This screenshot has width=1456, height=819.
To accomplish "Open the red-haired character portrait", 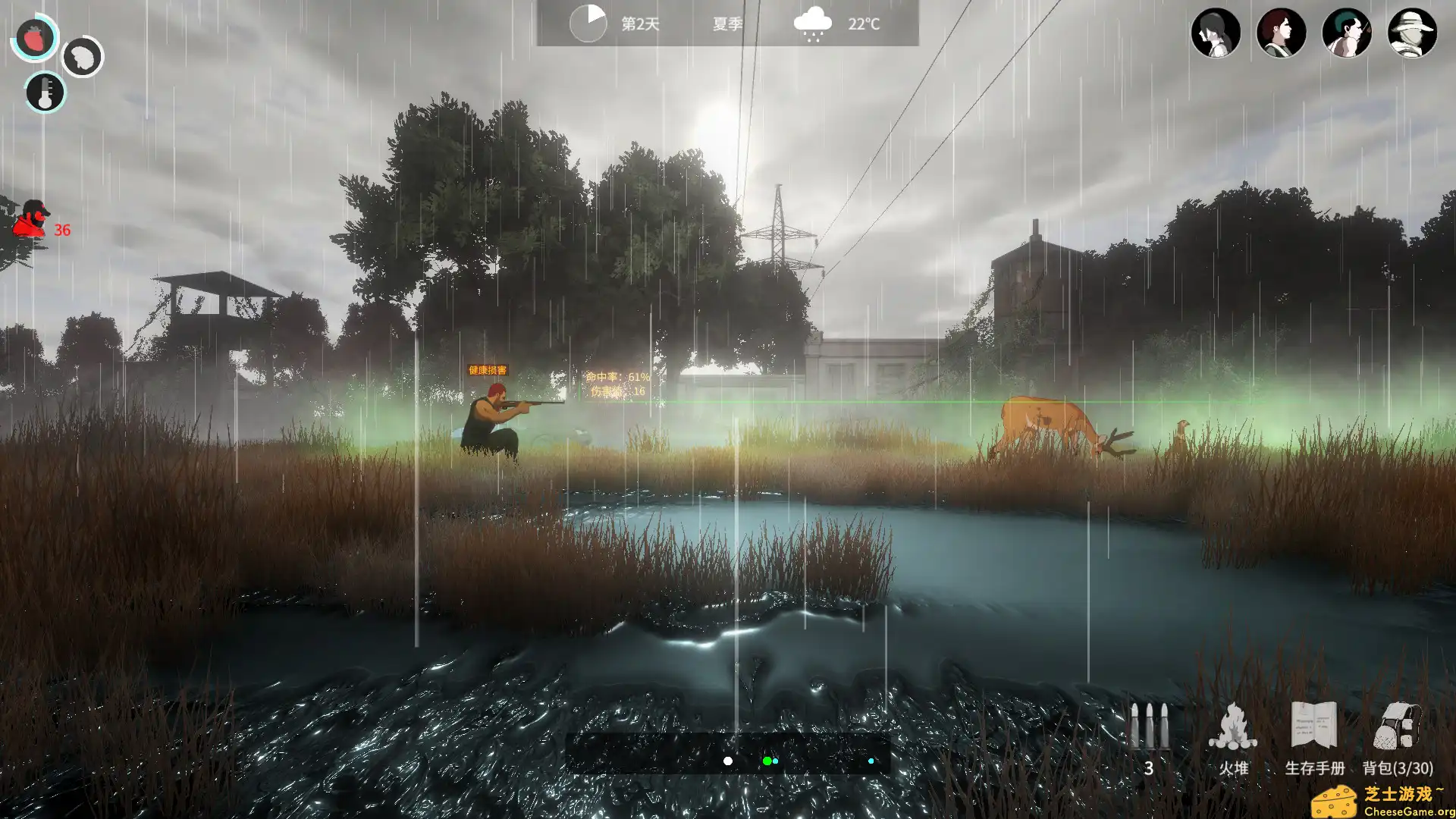I will pyautogui.click(x=1282, y=33).
